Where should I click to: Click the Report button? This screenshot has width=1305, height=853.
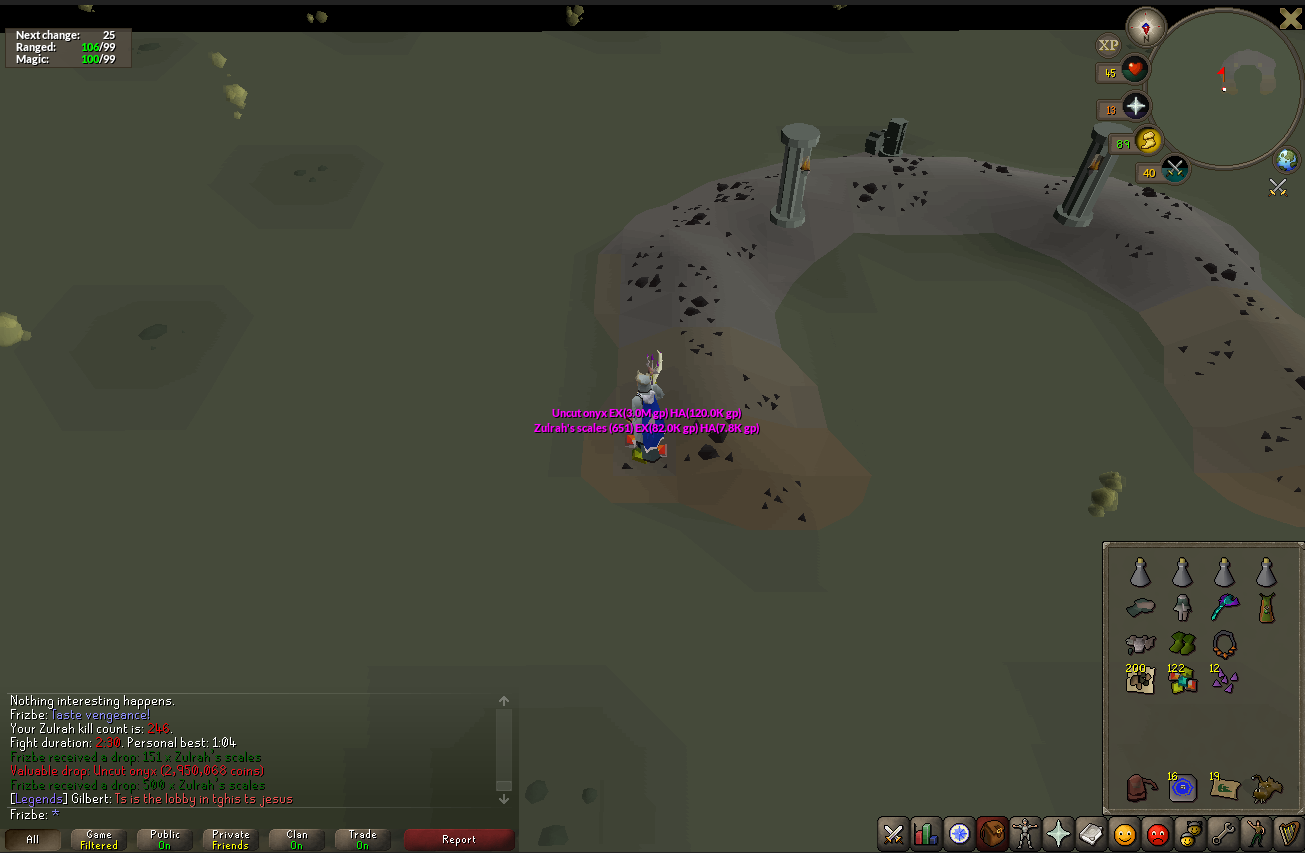[459, 839]
